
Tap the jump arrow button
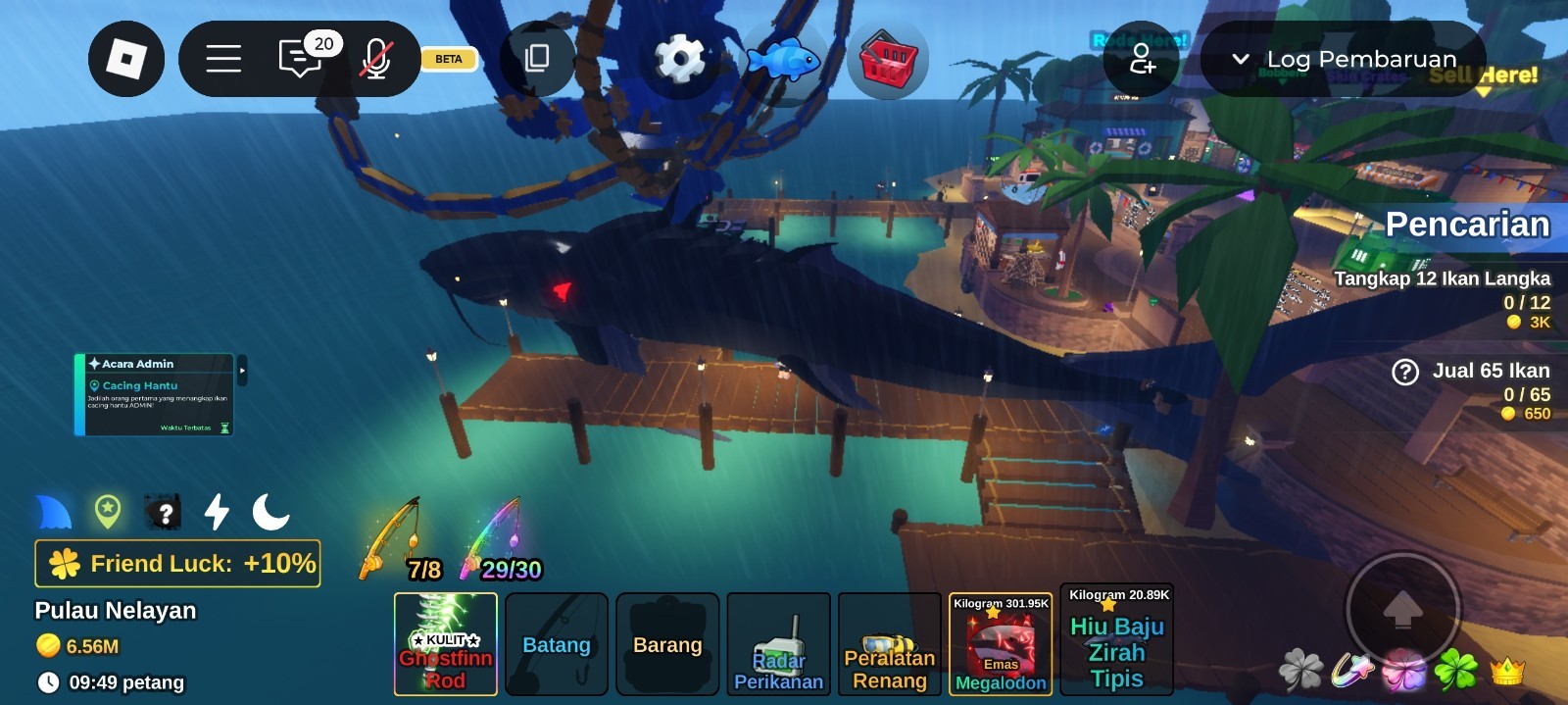(1402, 609)
